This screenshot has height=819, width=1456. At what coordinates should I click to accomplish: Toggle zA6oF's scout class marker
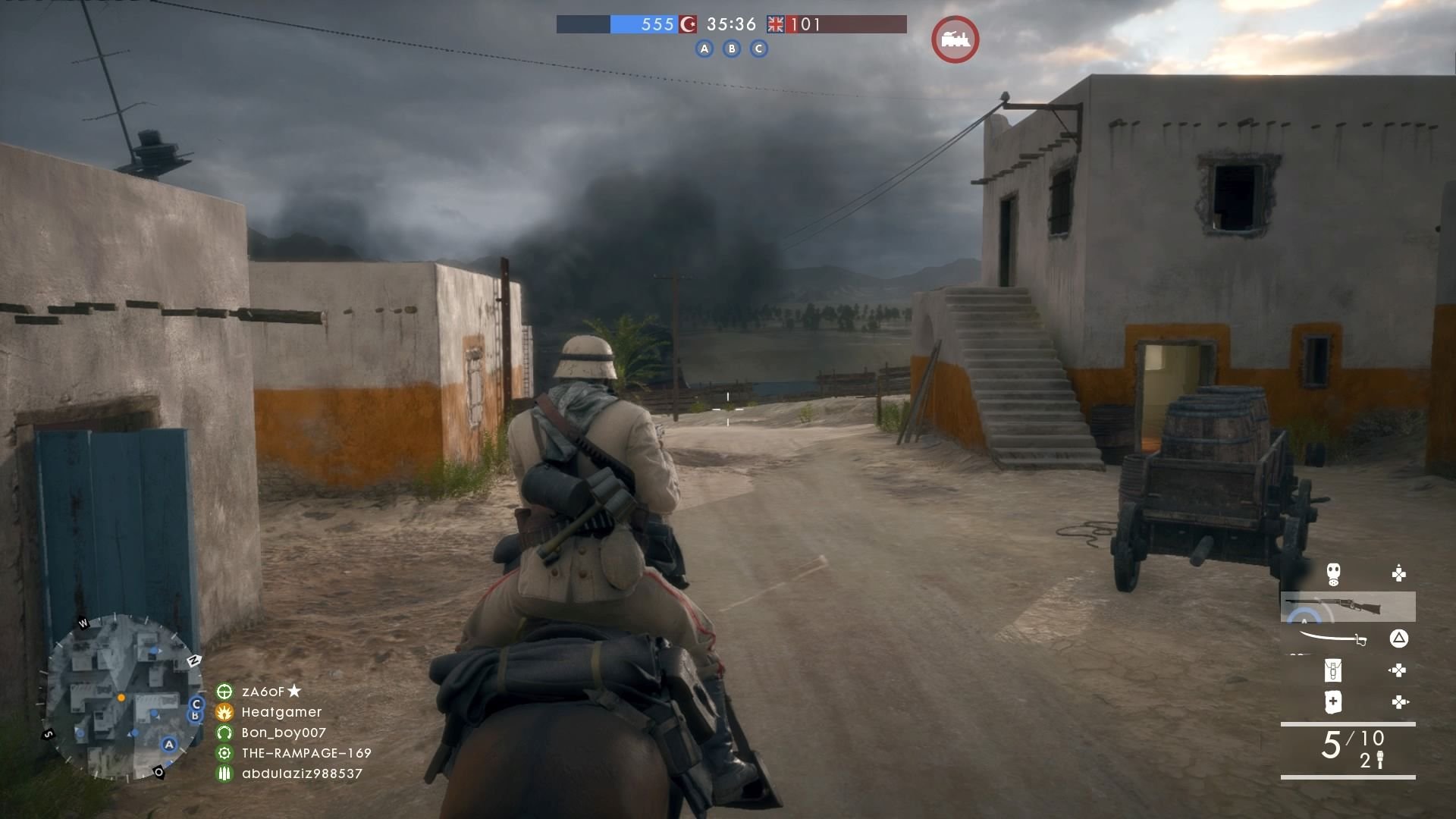[x=225, y=692]
